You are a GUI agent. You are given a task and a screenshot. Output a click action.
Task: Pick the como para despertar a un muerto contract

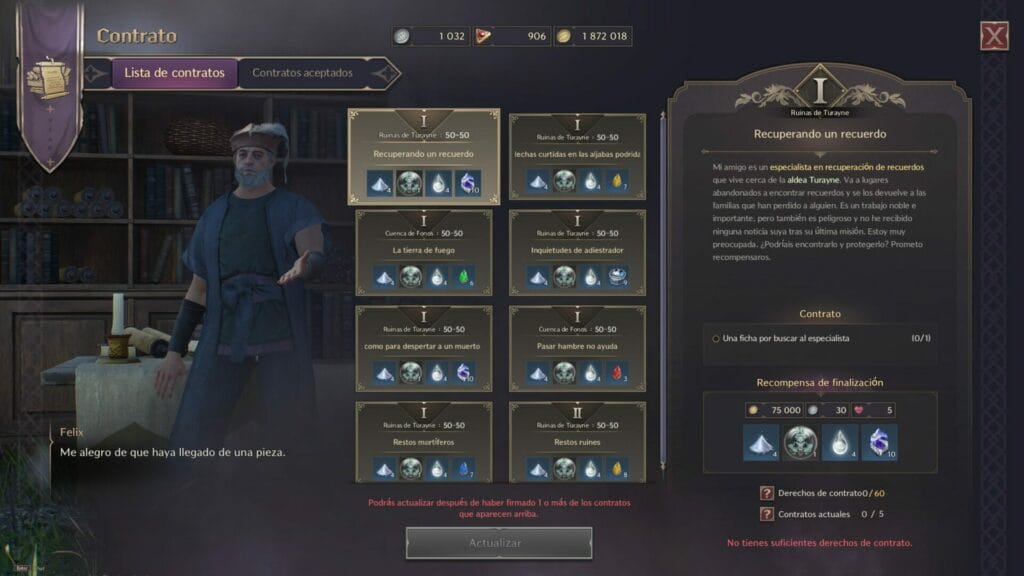(423, 348)
